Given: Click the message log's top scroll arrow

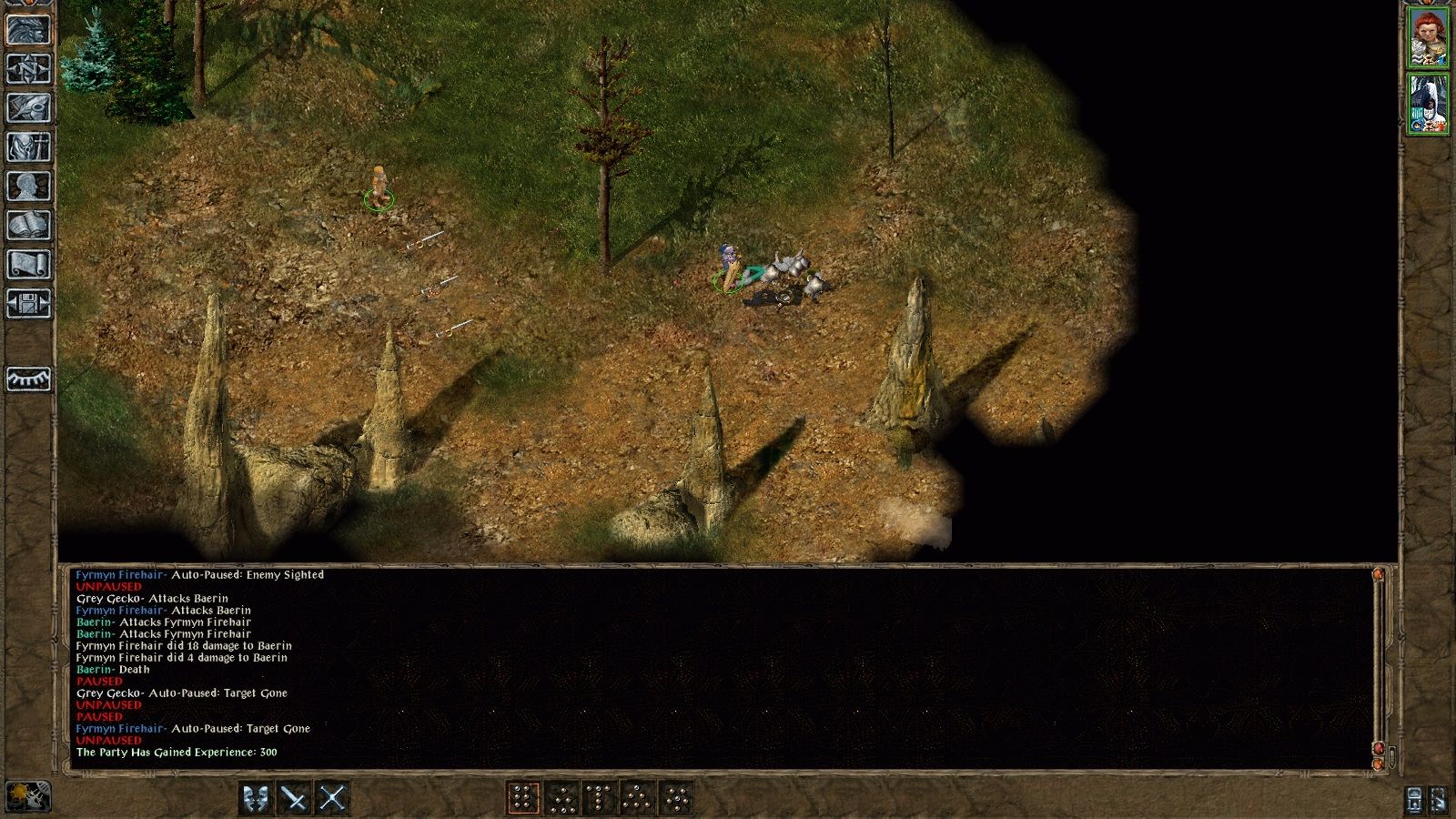Looking at the screenshot, I should [x=1378, y=575].
